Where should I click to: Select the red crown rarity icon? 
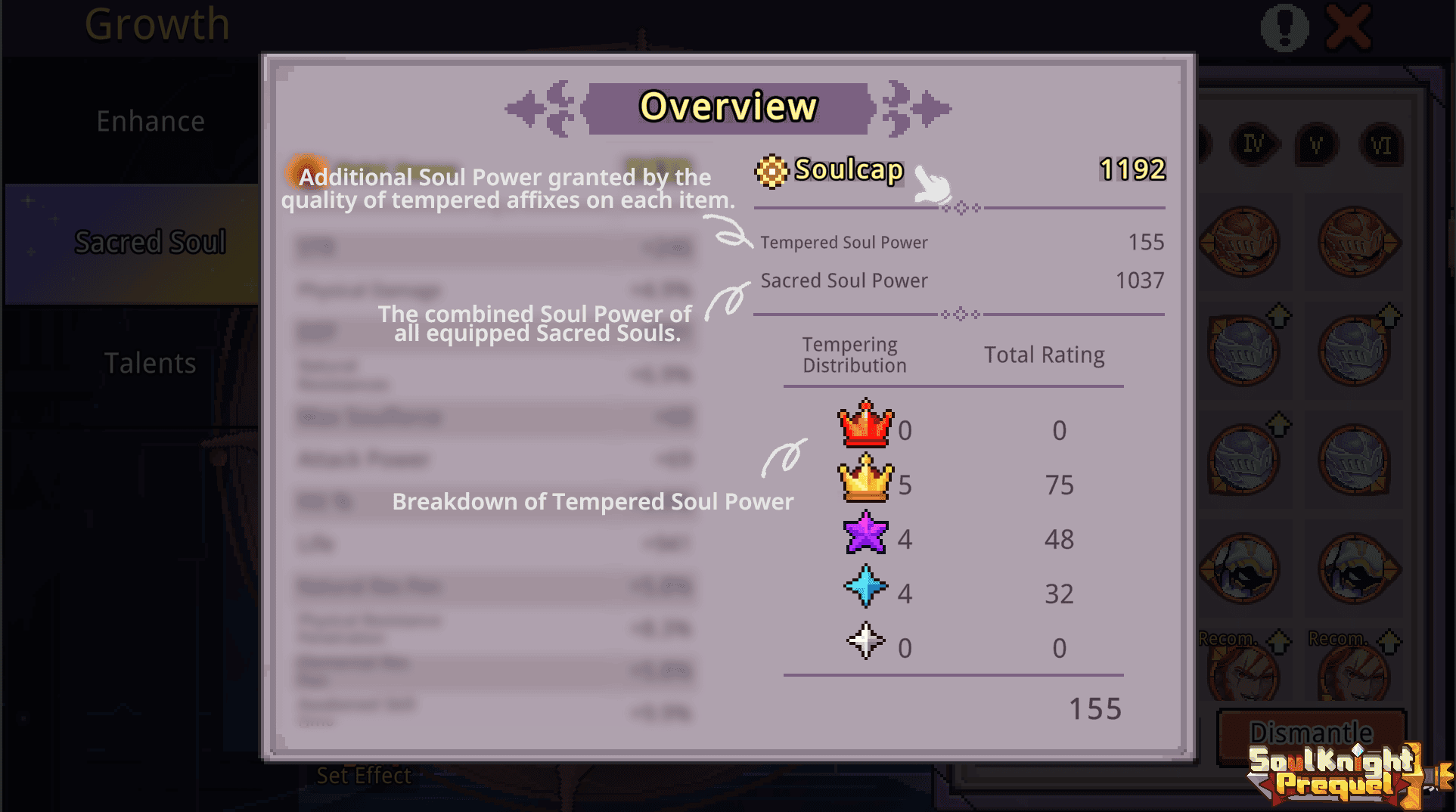pos(865,427)
